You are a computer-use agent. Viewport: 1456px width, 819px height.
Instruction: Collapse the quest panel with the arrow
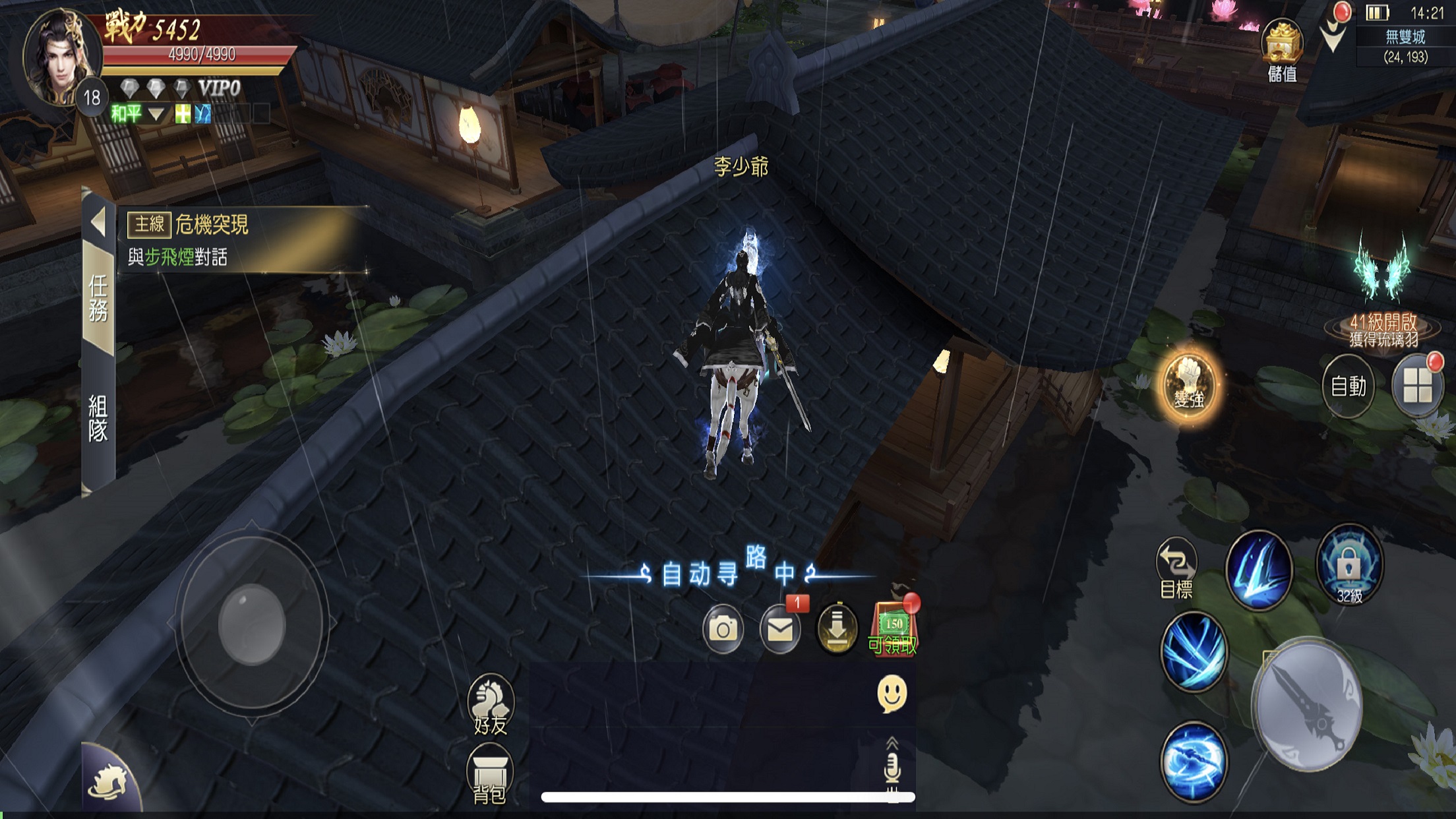coord(98,222)
